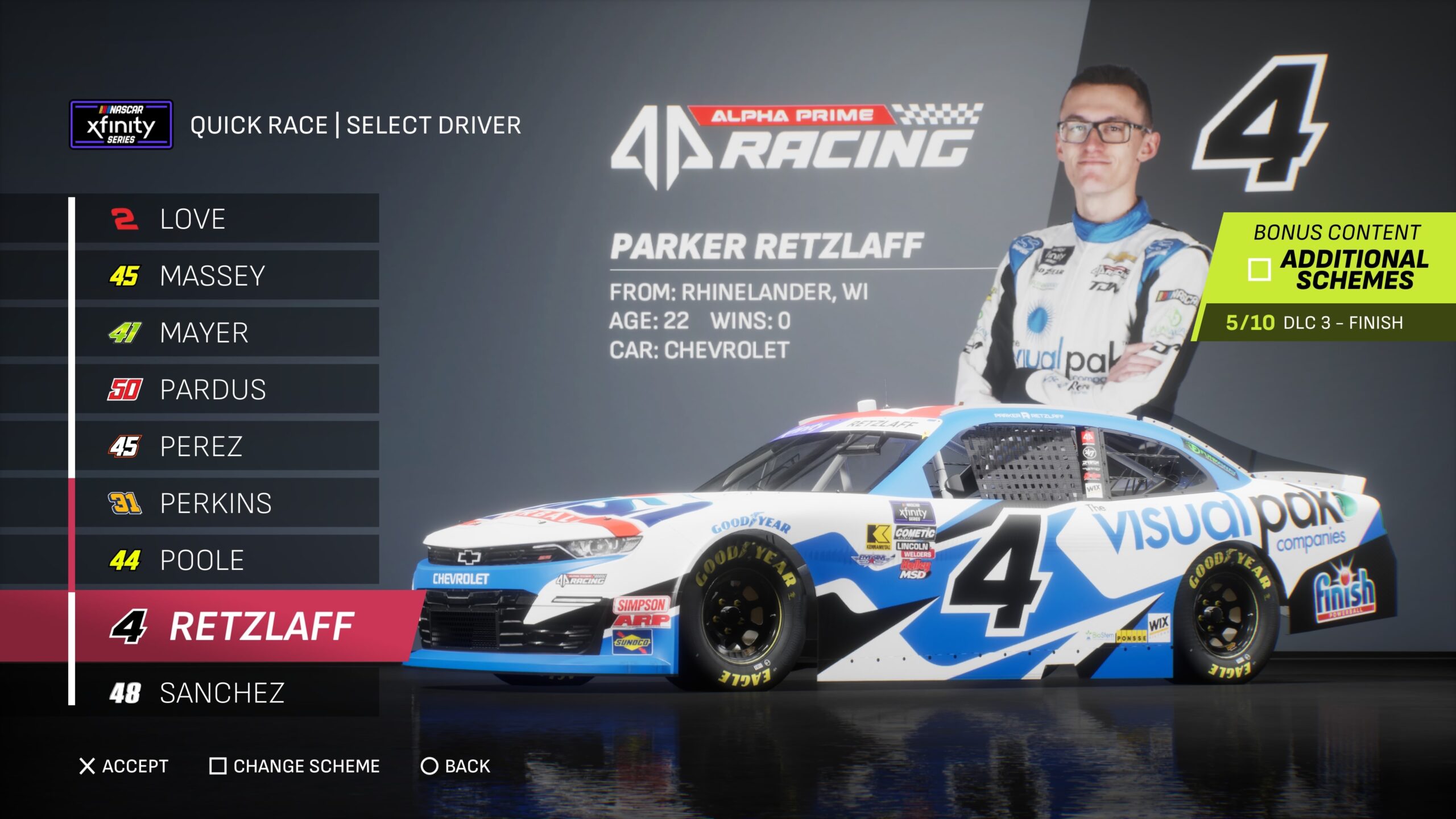Change Scheme for the current car

pos(295,766)
